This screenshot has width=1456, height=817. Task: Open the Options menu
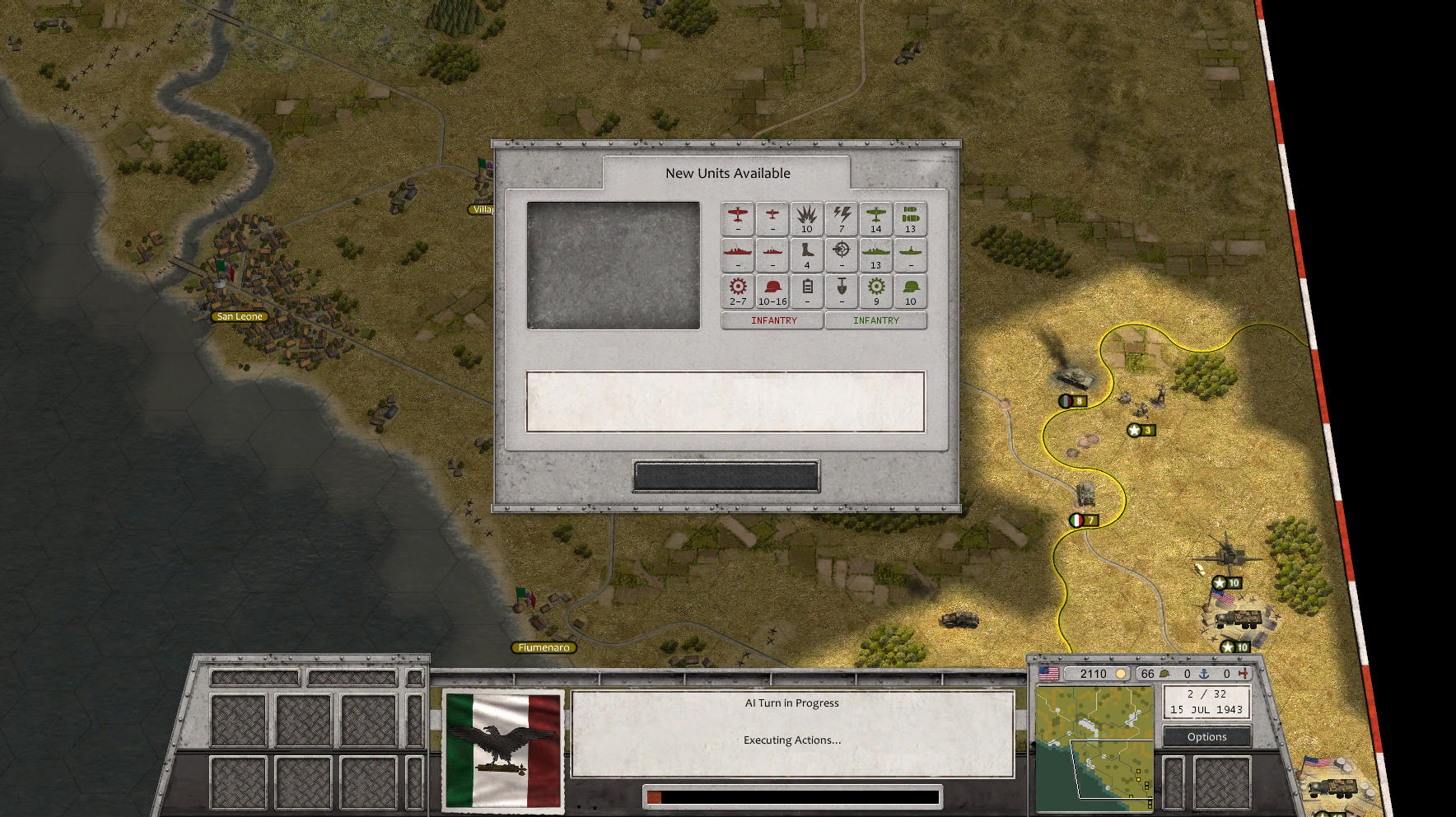pyautogui.click(x=1207, y=736)
